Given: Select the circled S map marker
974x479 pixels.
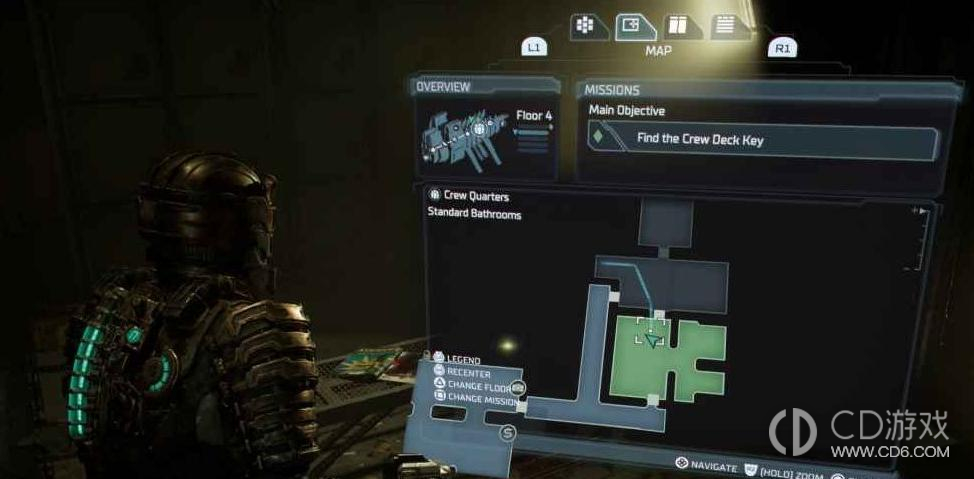Looking at the screenshot, I should (507, 432).
